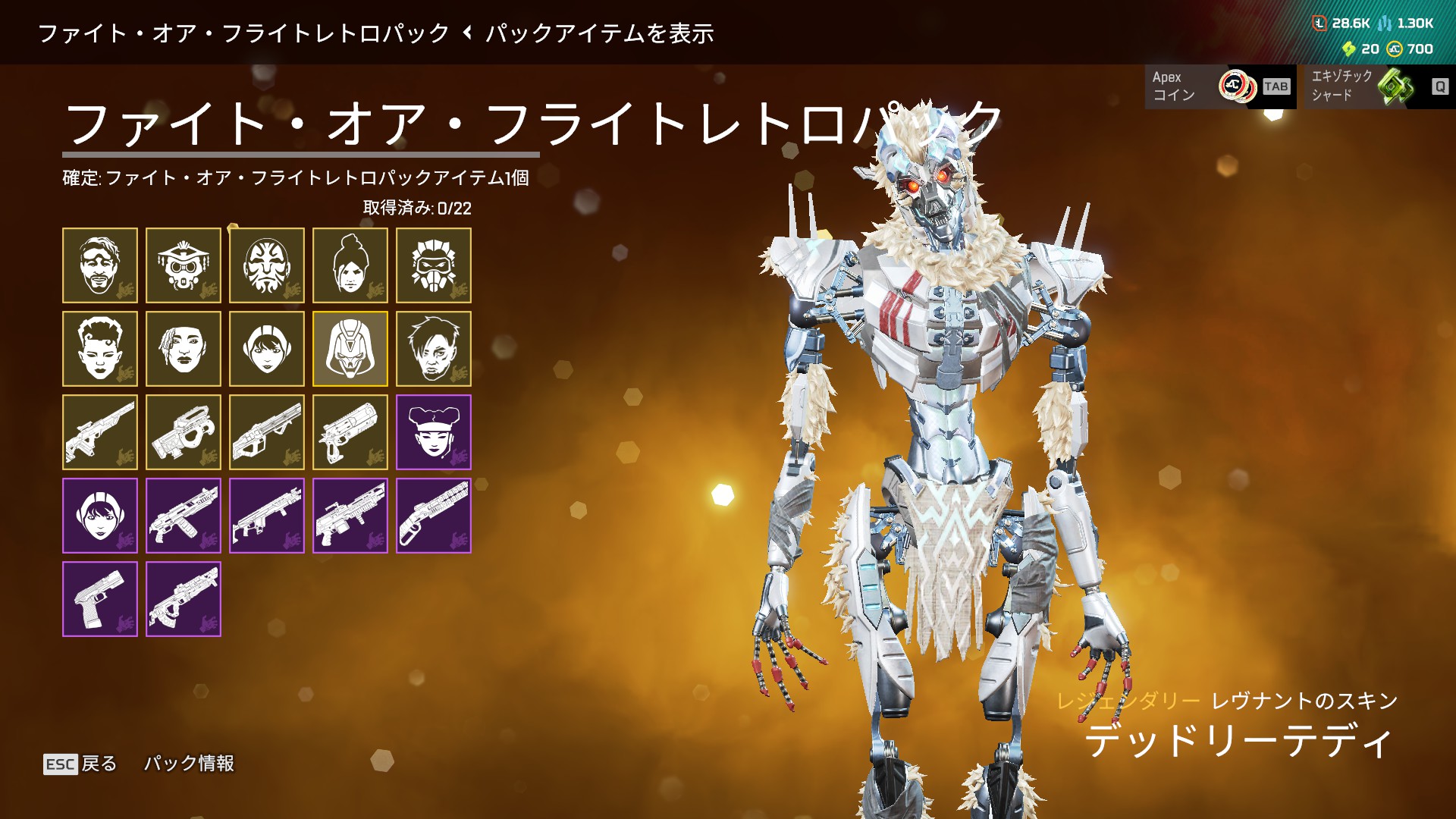Open the Caustic gas mask skin tile

(434, 265)
